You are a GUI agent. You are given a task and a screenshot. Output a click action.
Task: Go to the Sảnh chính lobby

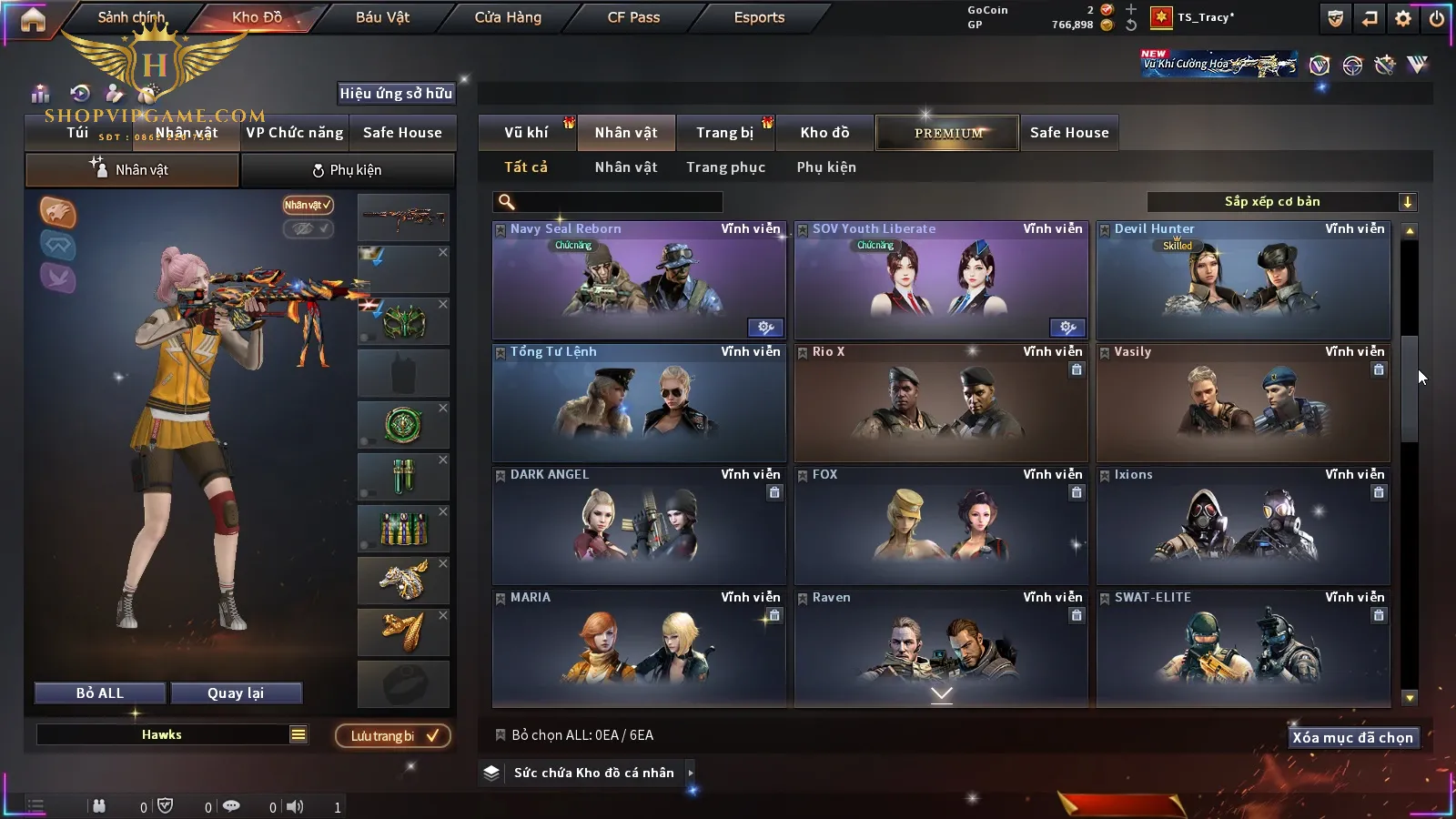(x=131, y=17)
